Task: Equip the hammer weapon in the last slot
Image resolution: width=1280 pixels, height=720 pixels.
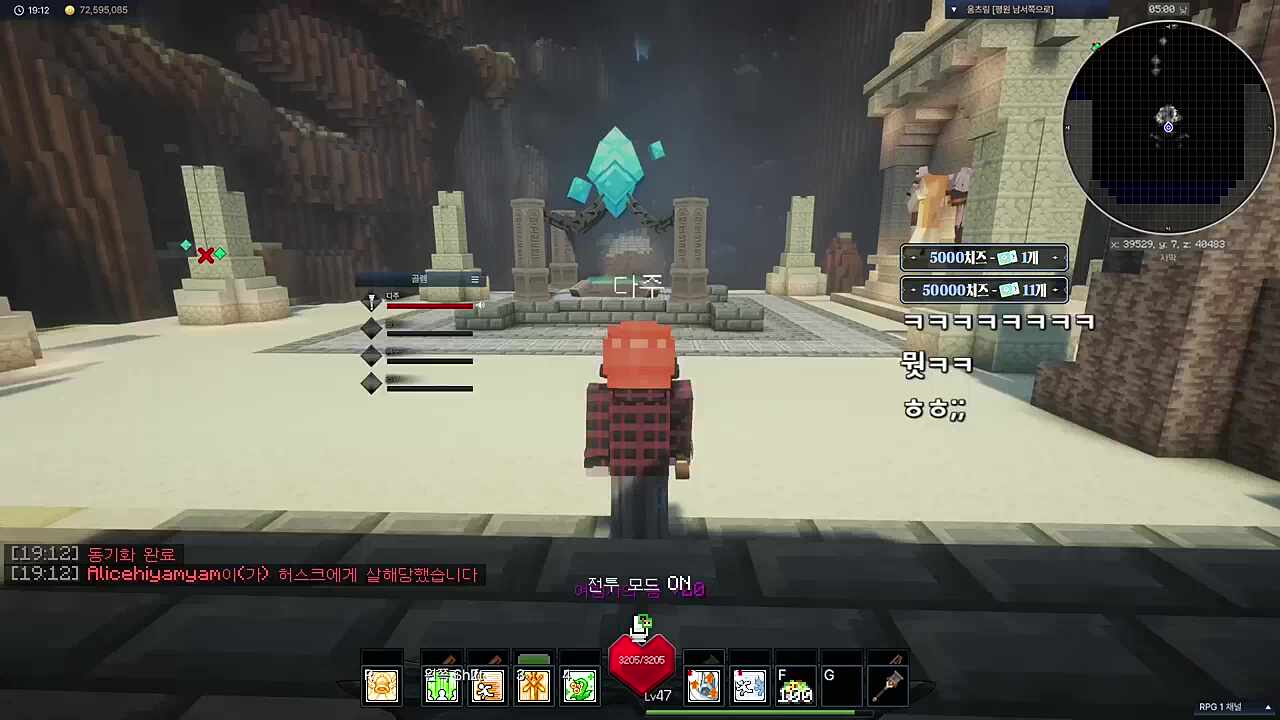Action: (889, 684)
